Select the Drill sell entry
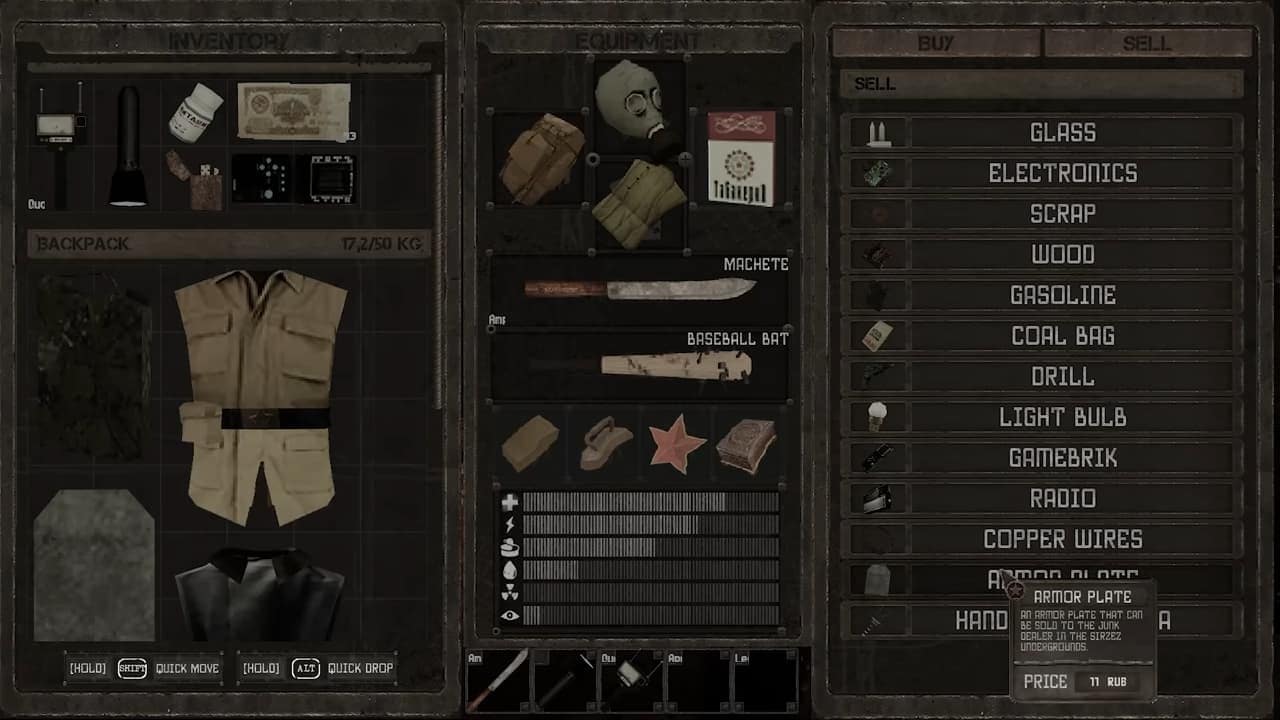 [1062, 377]
